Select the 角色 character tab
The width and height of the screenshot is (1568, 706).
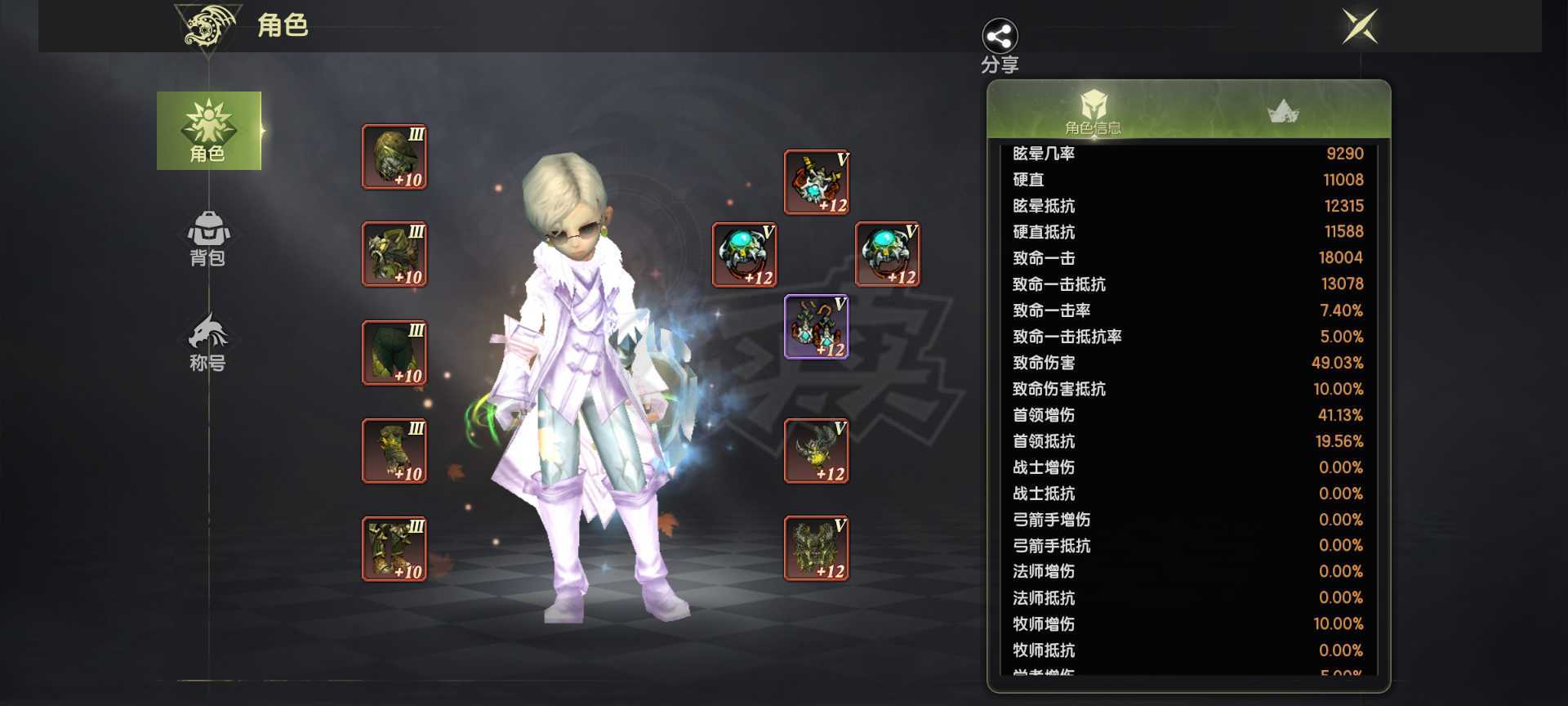[x=209, y=131]
